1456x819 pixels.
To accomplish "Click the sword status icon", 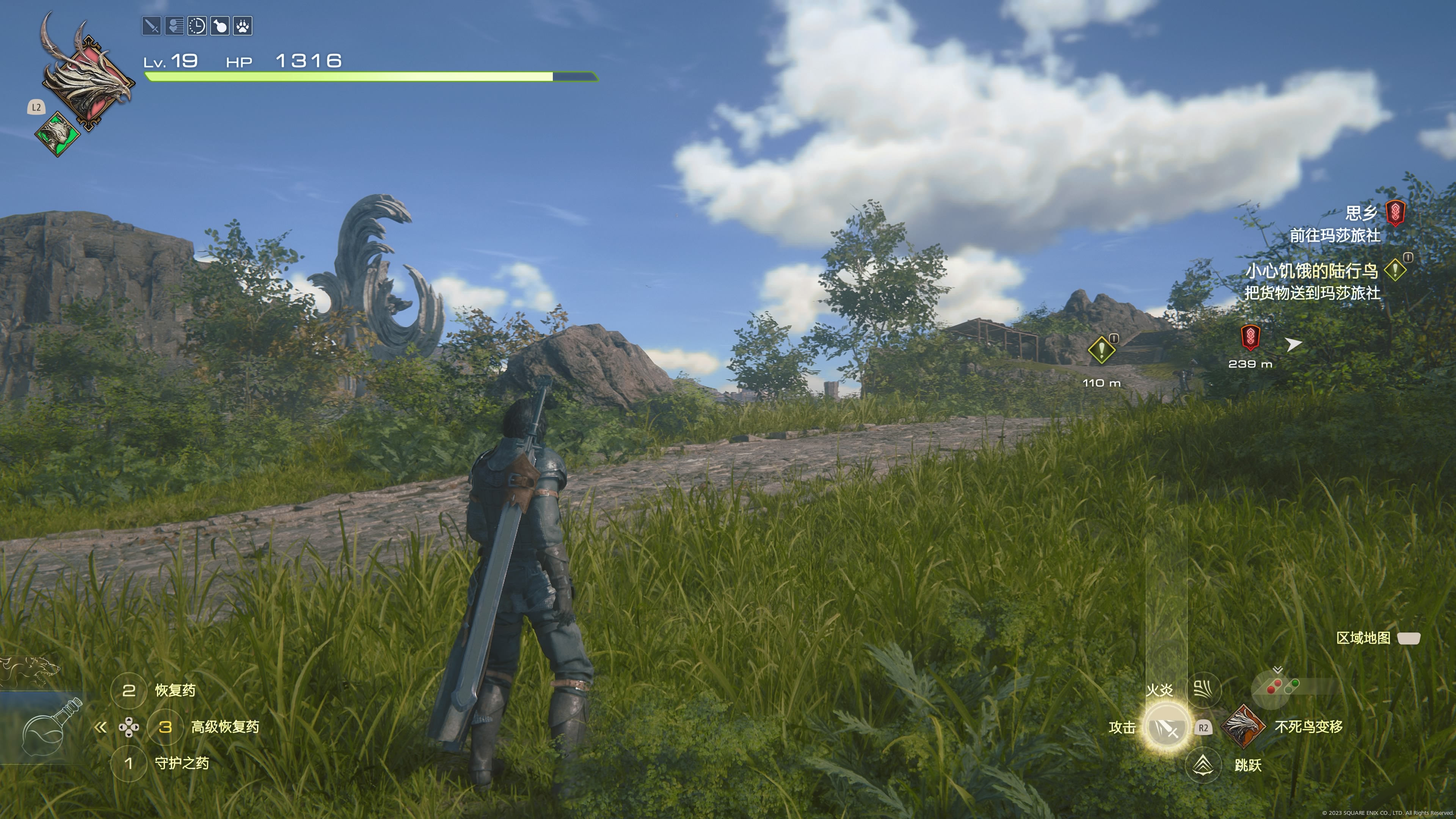I will tap(152, 26).
